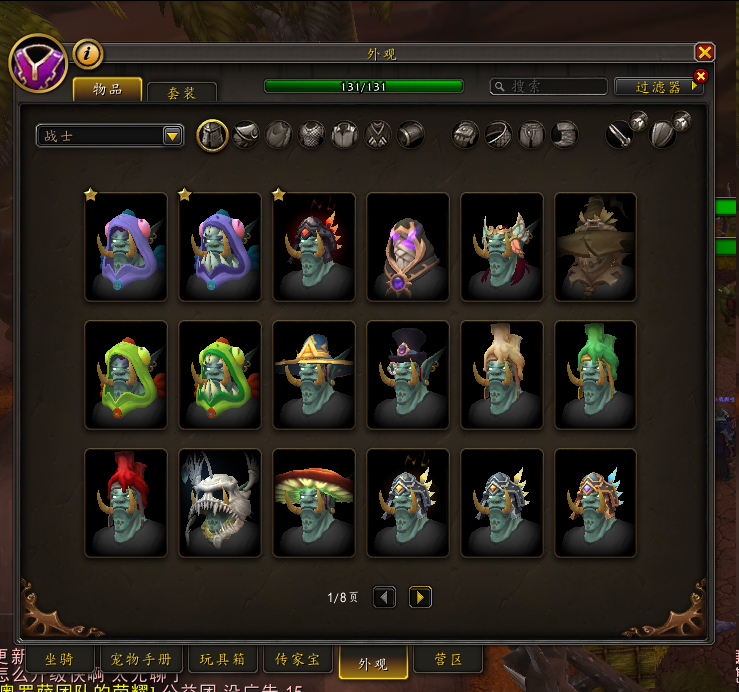
Task: Open the 玩具箱 toy box tab
Action: [x=222, y=660]
